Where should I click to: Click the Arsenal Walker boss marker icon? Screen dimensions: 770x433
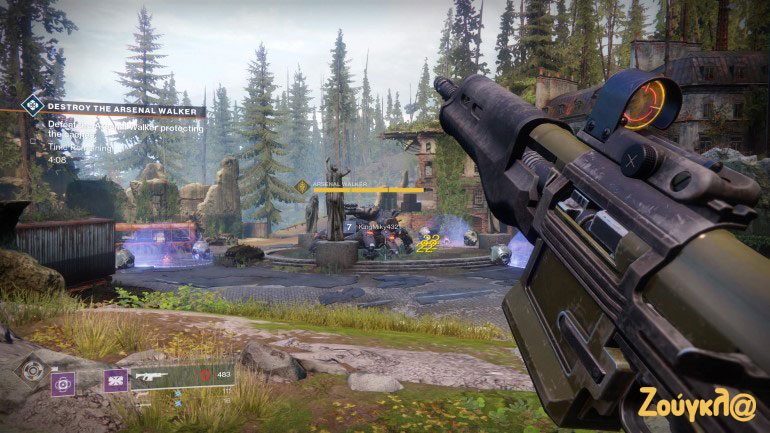(x=303, y=186)
